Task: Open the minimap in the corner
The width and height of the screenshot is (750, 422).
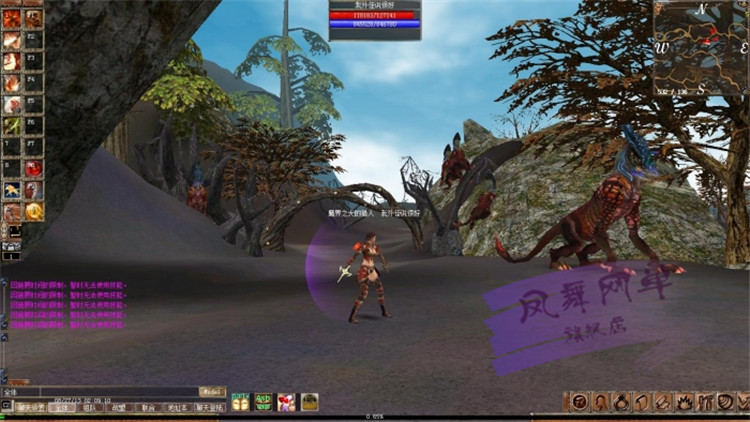Action: [701, 47]
